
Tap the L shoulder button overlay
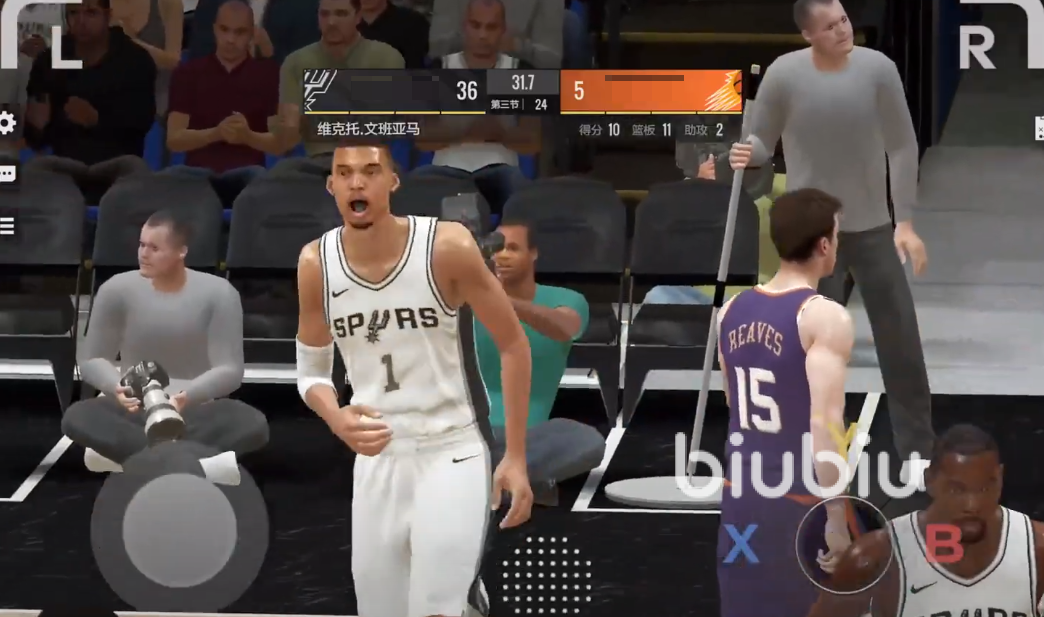tap(45, 40)
